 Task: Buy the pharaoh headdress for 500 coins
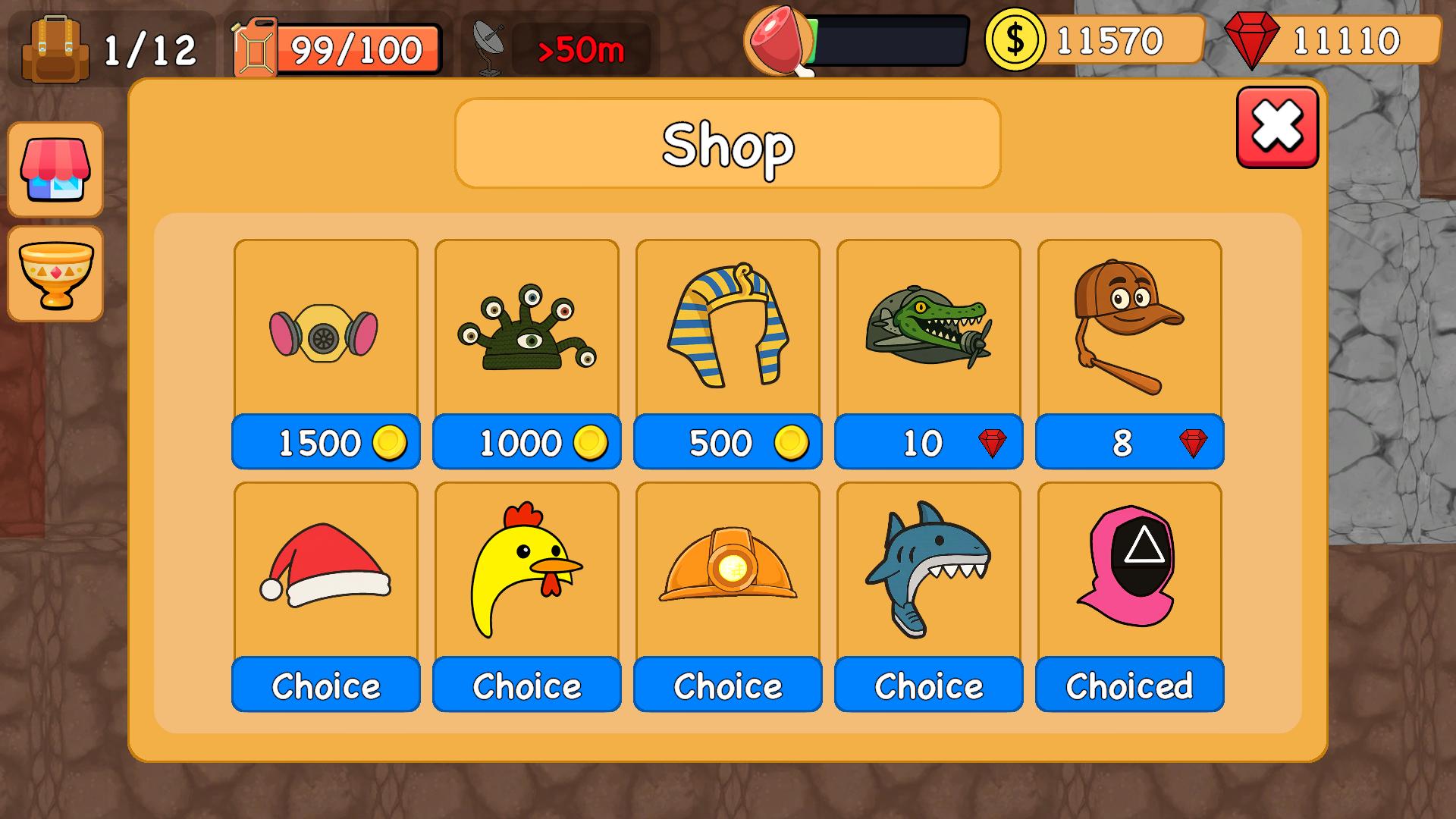pos(726,442)
